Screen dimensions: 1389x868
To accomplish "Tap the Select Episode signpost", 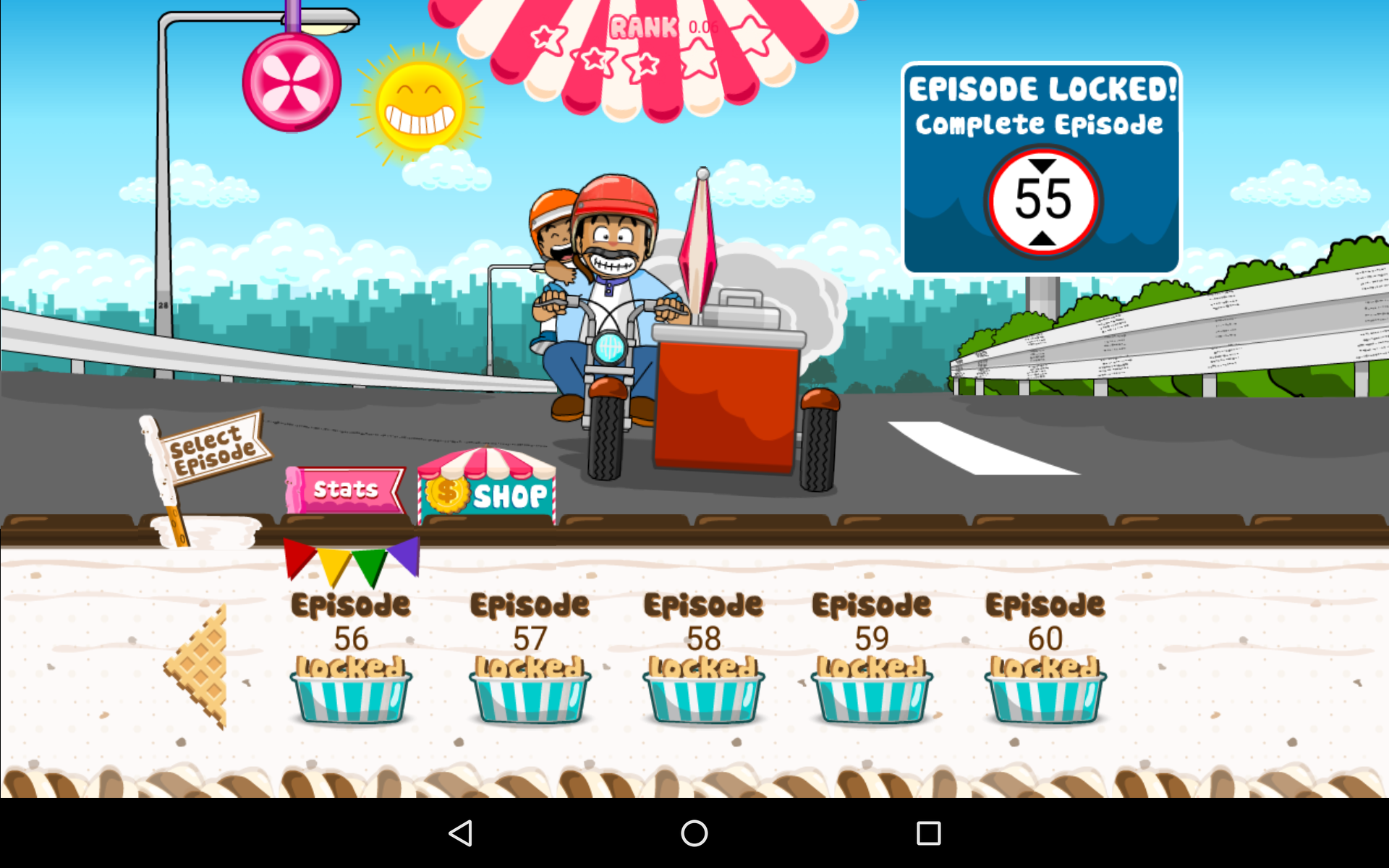I will (x=213, y=446).
